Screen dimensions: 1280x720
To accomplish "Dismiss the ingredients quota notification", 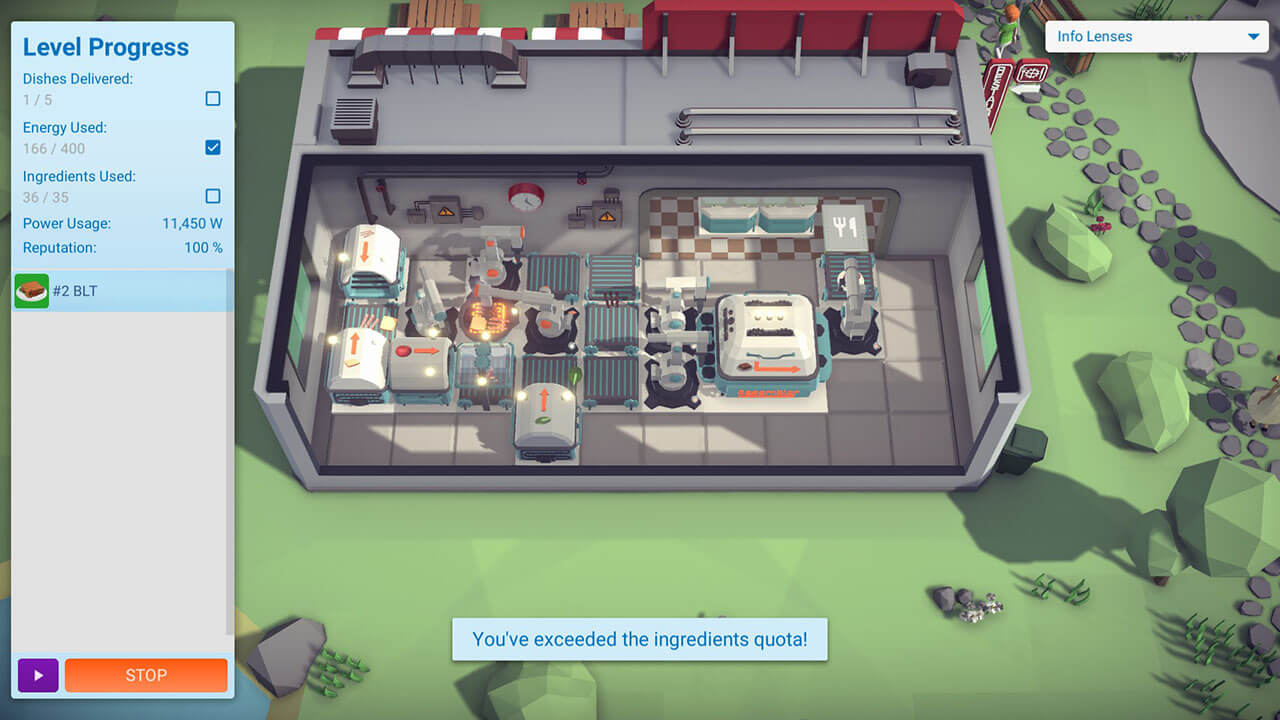I will [x=640, y=638].
